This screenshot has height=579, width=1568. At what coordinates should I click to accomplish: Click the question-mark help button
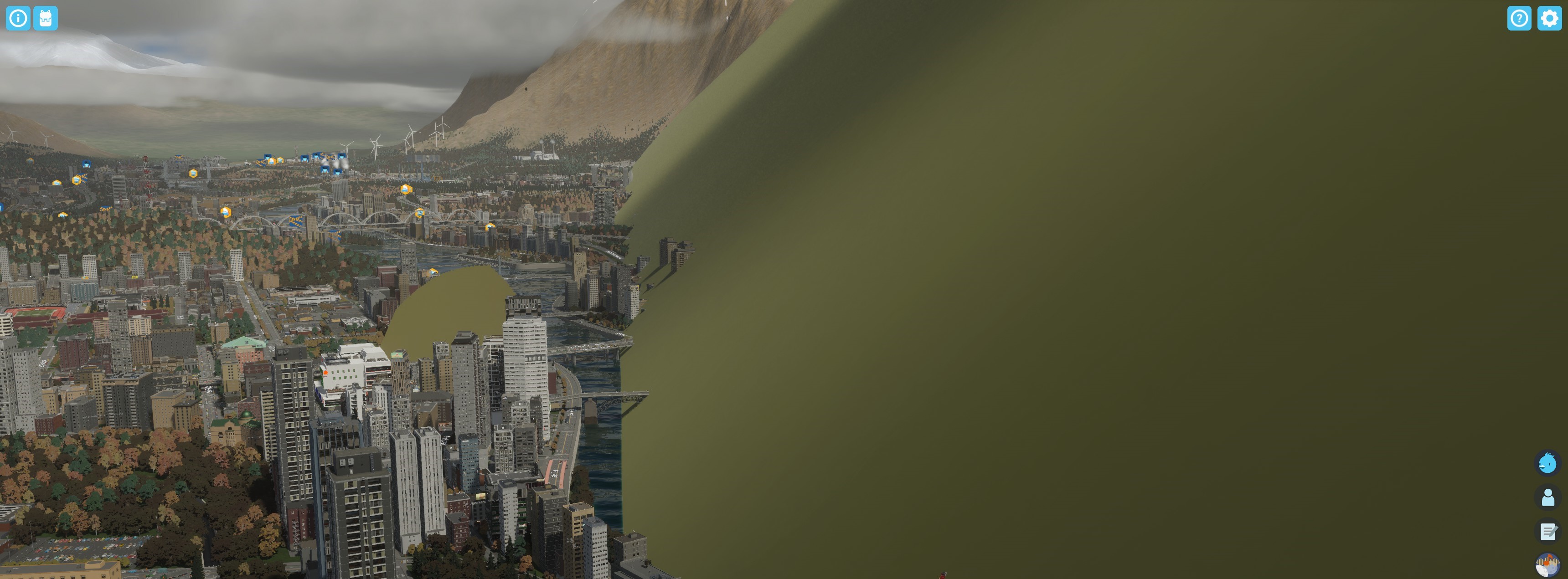pyautogui.click(x=1519, y=19)
